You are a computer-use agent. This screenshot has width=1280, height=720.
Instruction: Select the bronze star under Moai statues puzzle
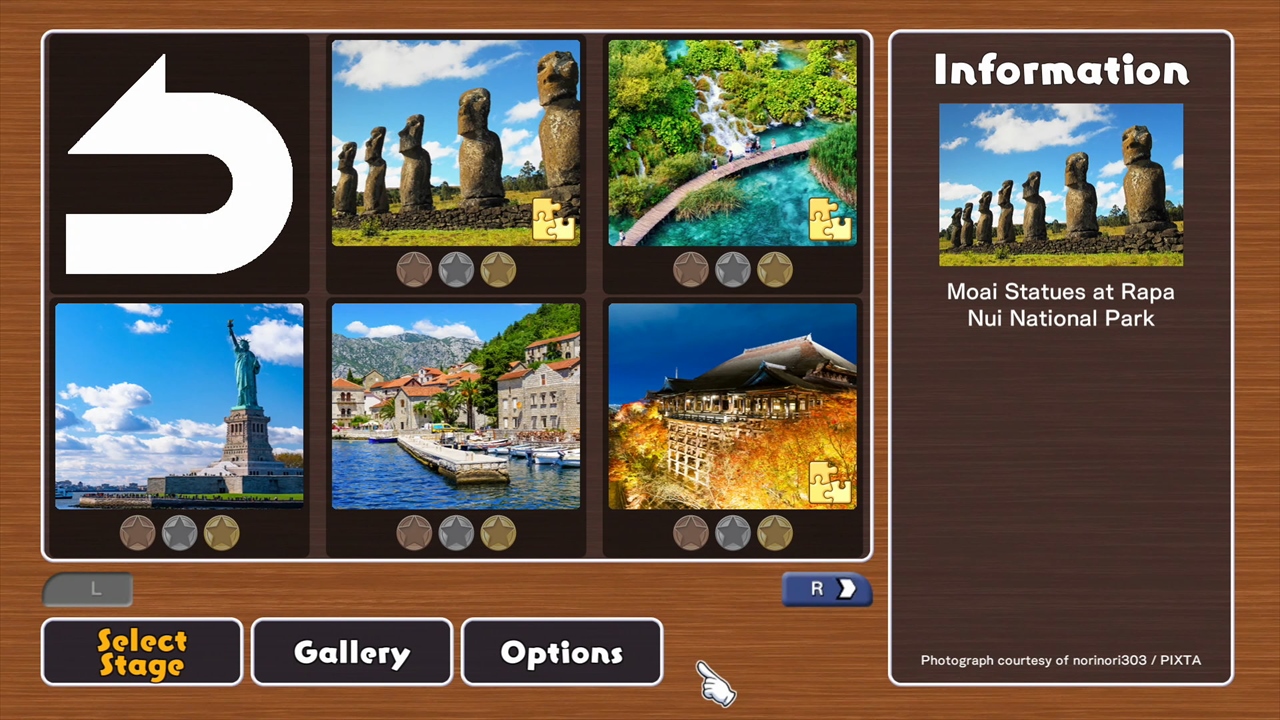[x=414, y=268]
